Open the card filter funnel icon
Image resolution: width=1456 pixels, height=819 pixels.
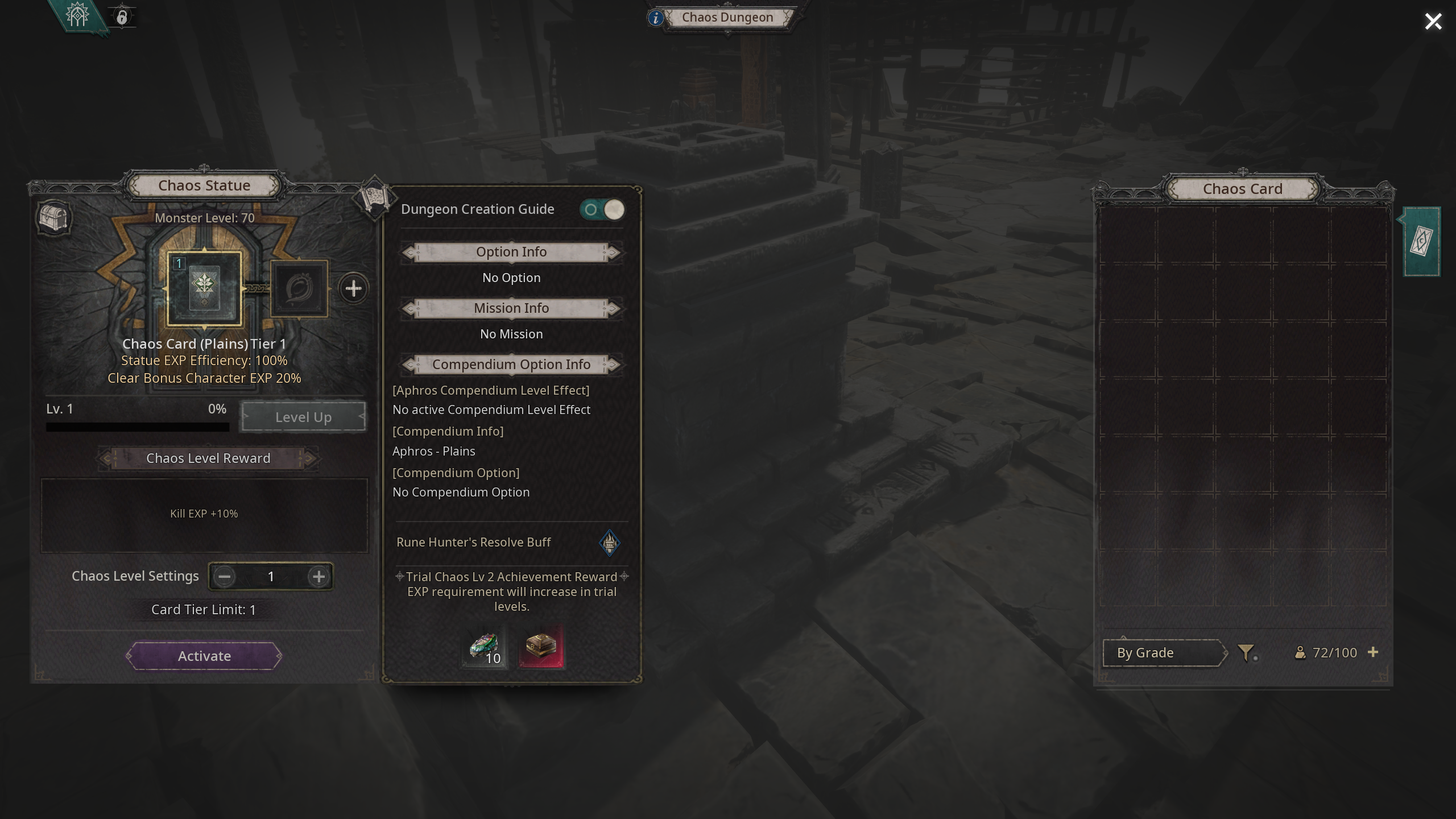pyautogui.click(x=1246, y=653)
